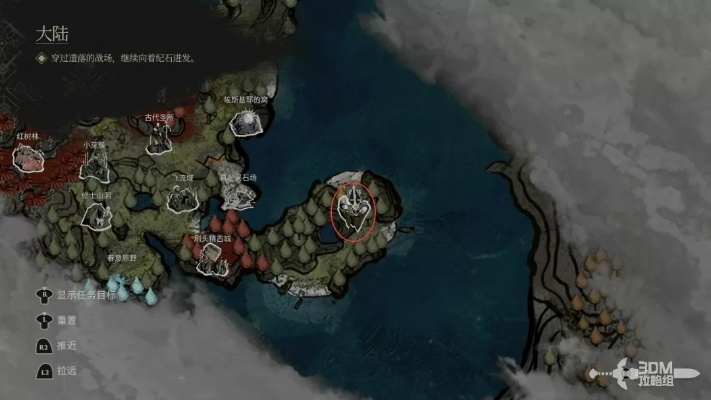Select the red-circled island location marker

(x=354, y=212)
